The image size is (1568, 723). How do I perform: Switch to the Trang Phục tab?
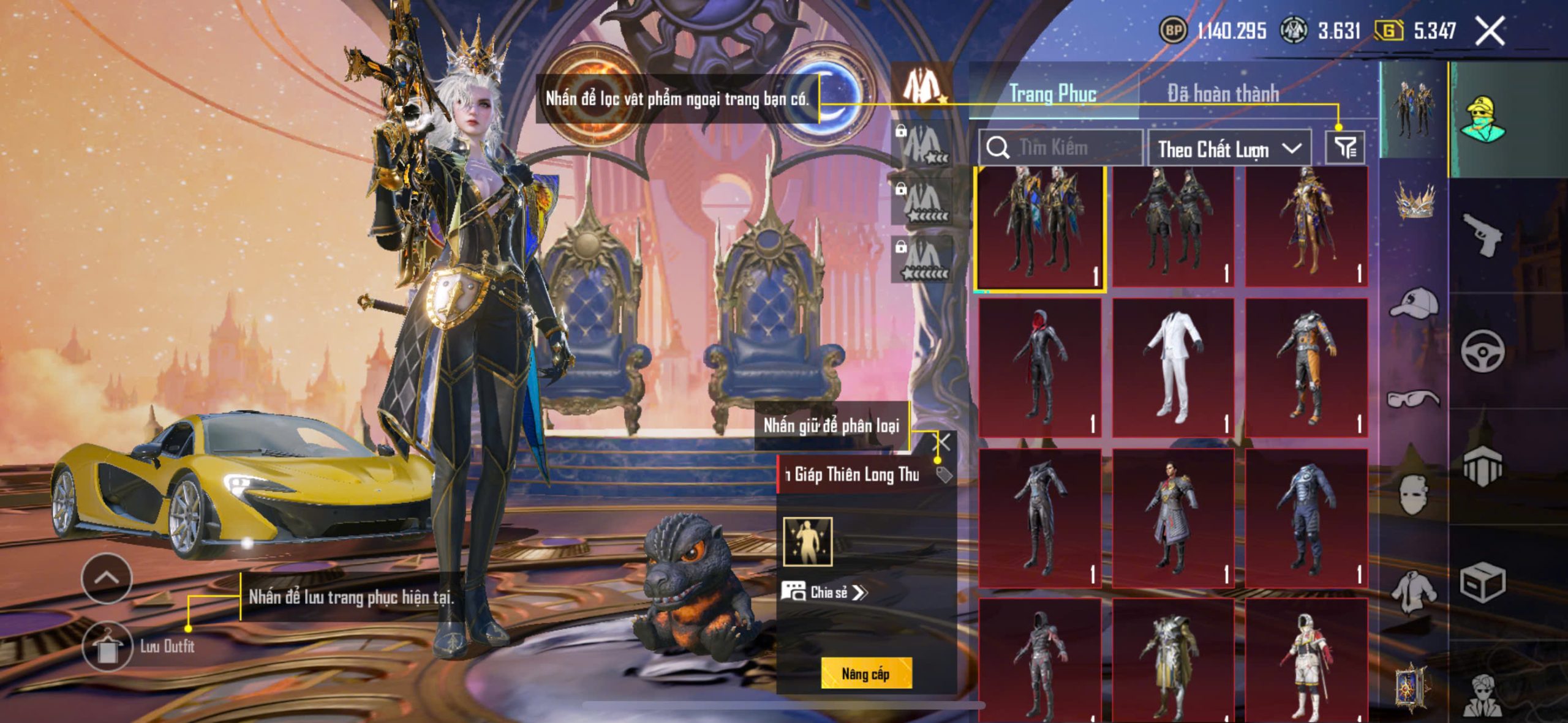[1052, 94]
